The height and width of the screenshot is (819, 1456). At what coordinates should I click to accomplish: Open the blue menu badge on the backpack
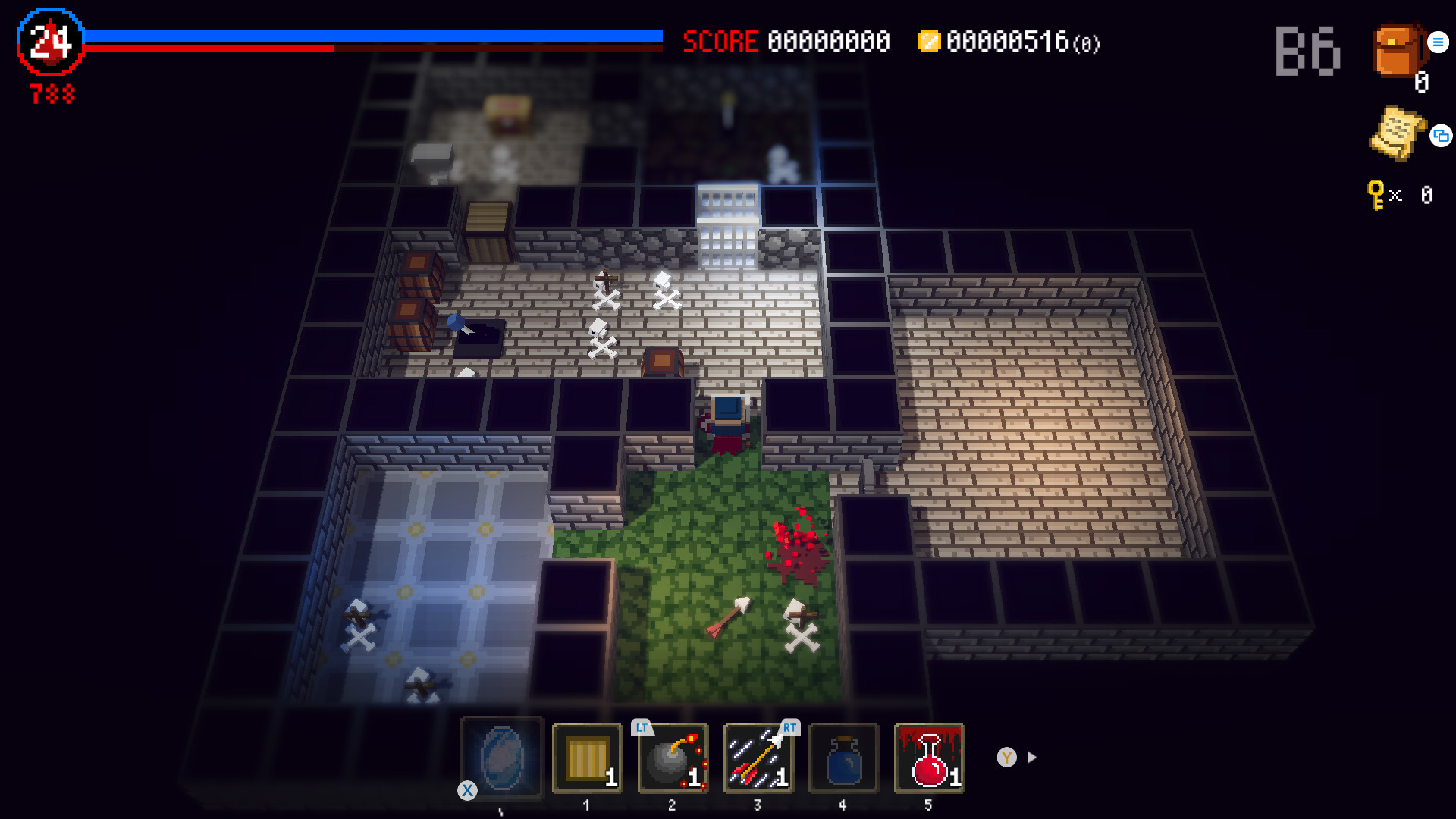[1438, 42]
